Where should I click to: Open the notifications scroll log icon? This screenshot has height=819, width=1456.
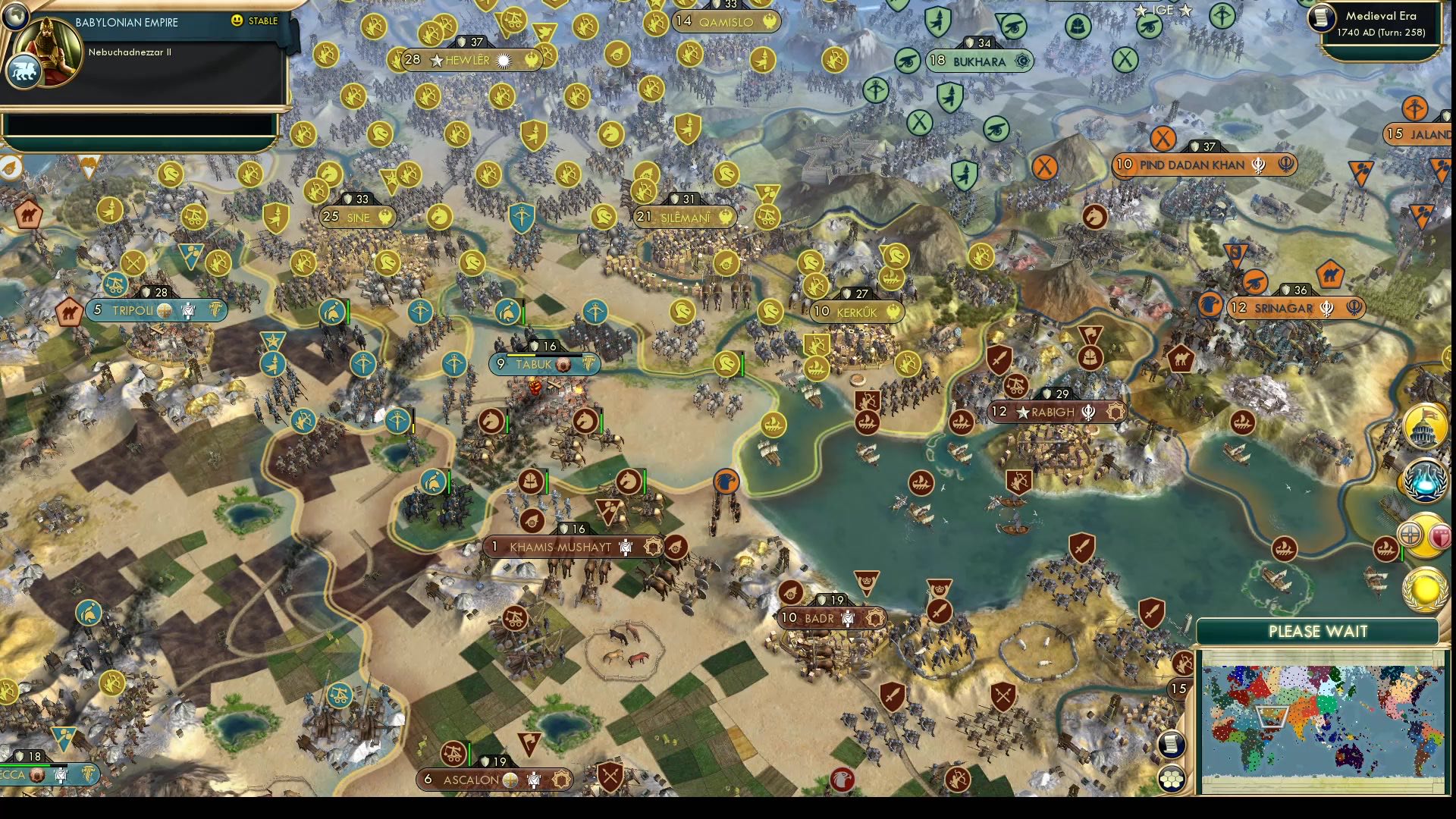(x=1171, y=745)
